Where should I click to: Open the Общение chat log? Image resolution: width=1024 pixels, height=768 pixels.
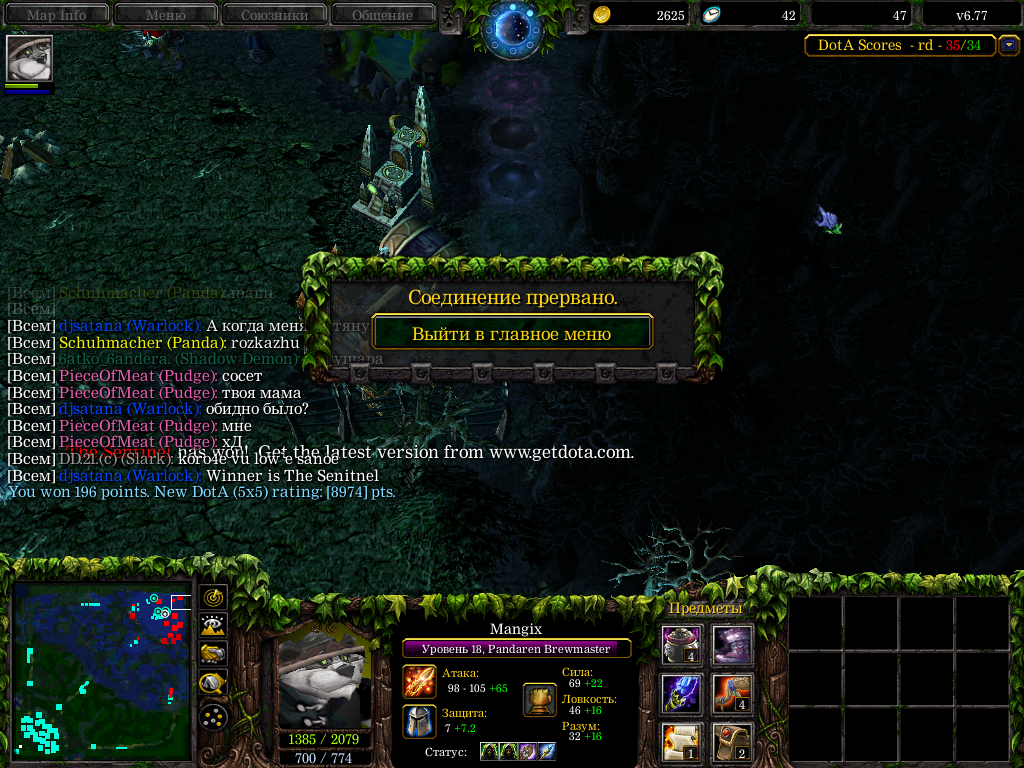pyautogui.click(x=382, y=15)
